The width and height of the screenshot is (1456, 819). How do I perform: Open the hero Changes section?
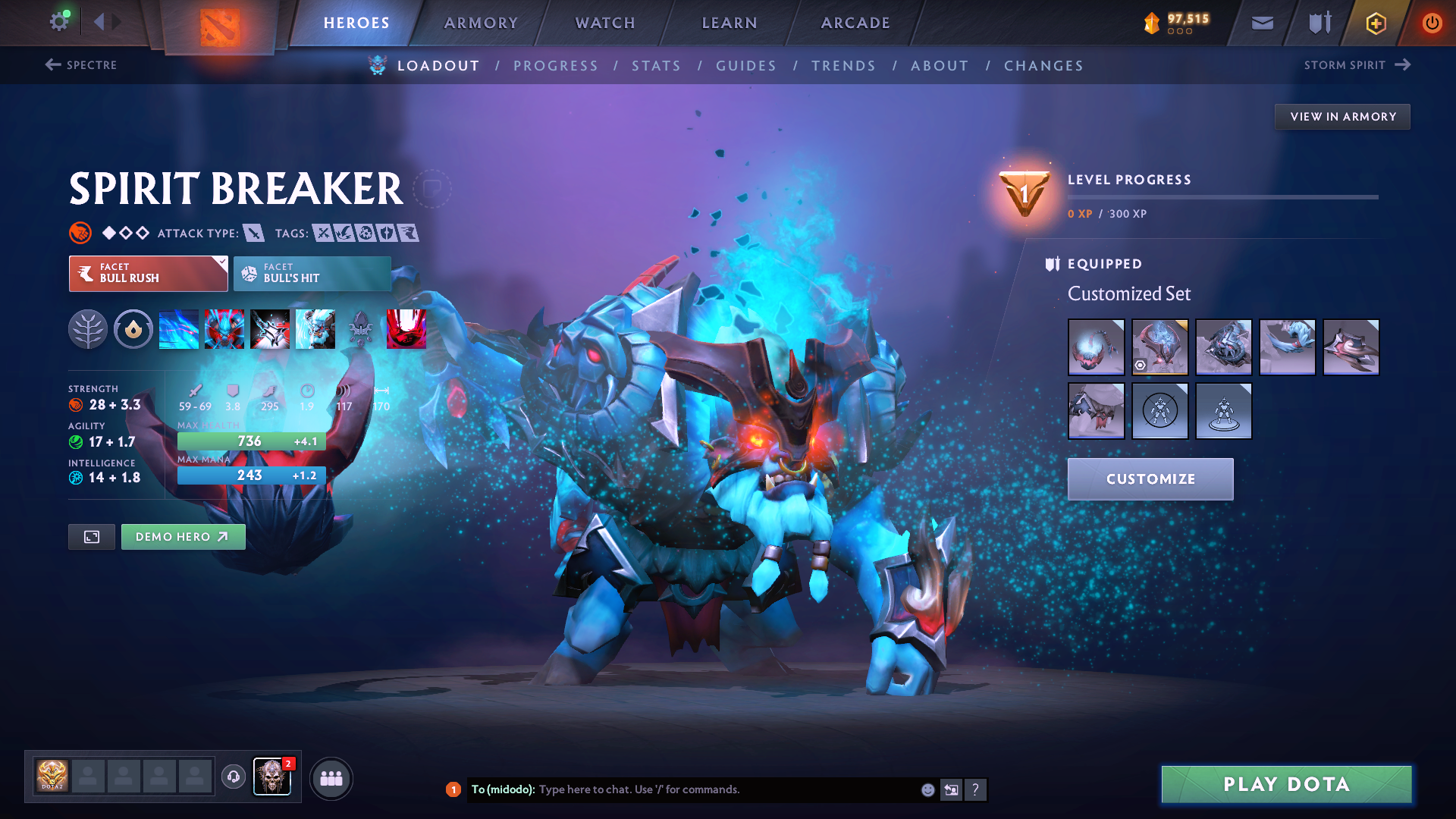tap(1043, 66)
